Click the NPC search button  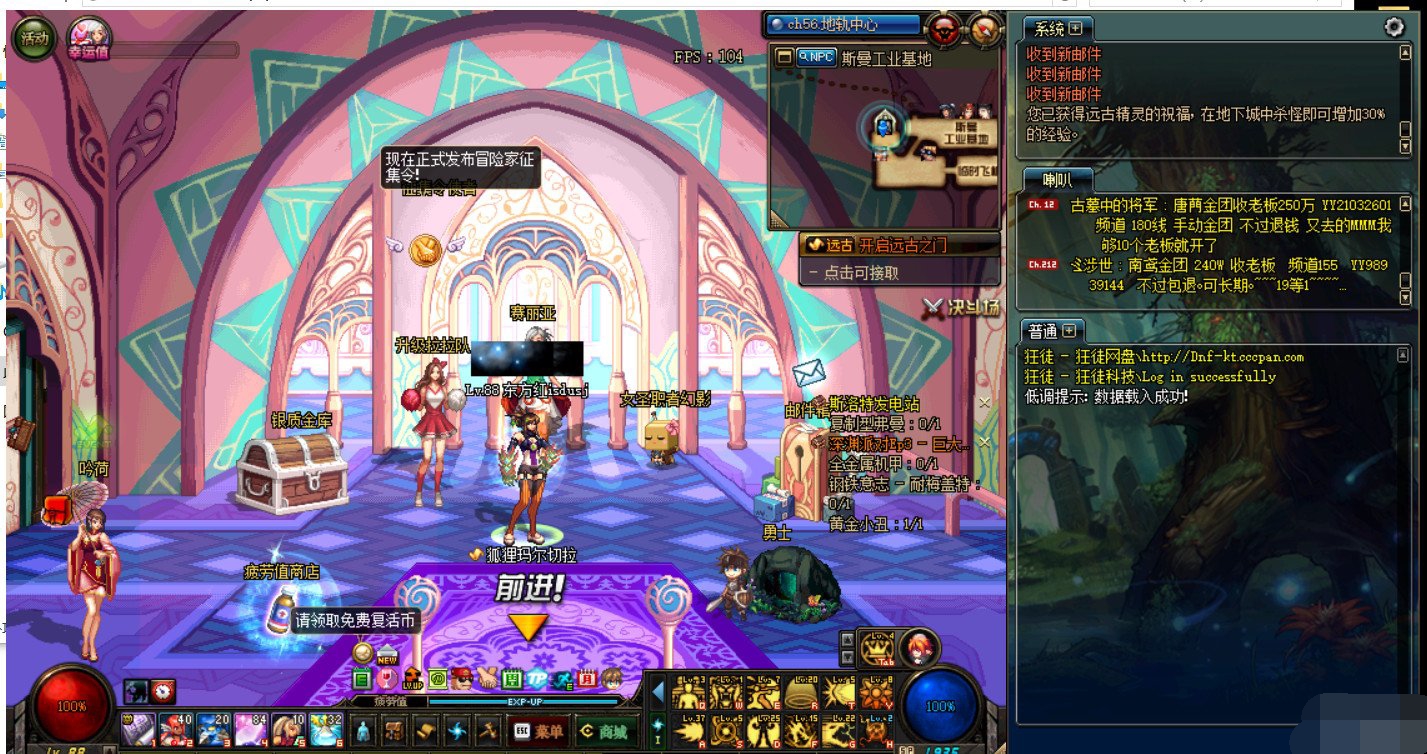[816, 58]
